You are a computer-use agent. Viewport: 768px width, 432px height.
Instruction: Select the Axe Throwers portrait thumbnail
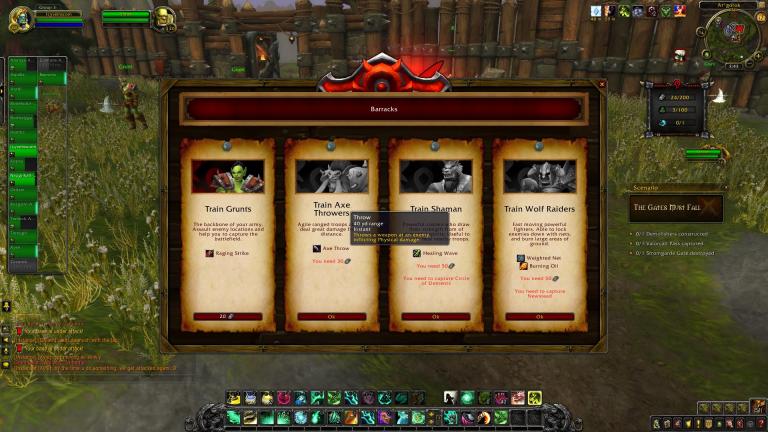tap(332, 176)
